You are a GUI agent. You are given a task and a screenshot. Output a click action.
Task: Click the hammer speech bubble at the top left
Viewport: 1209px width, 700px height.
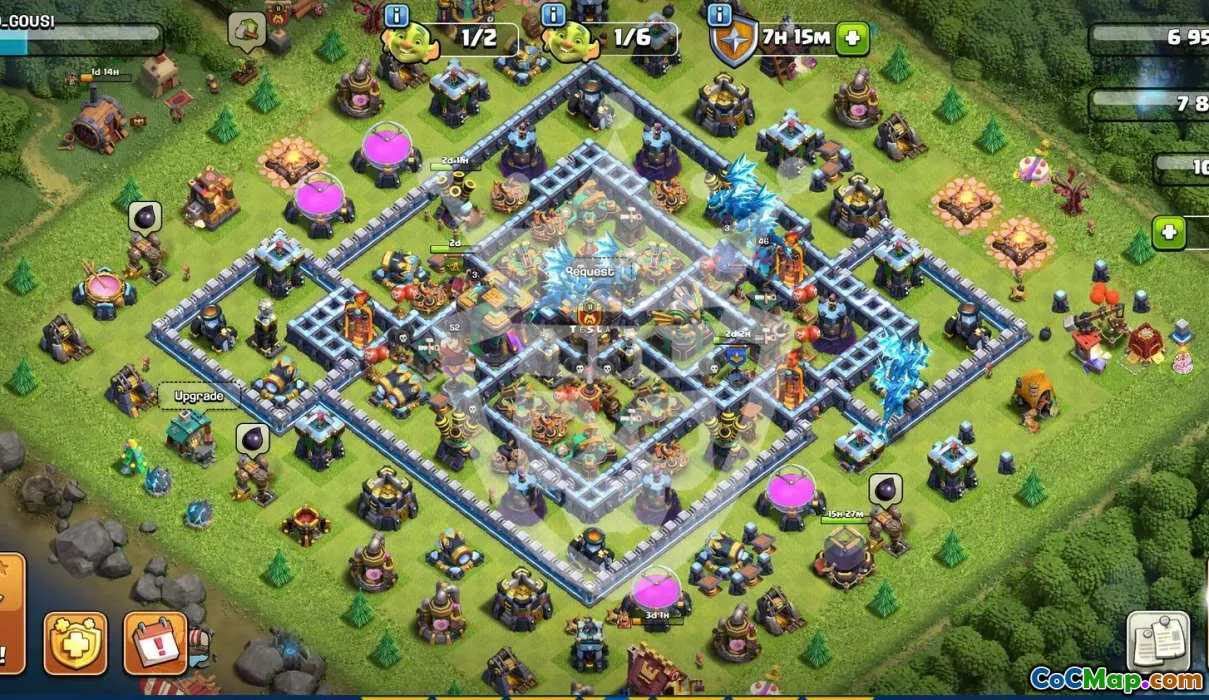point(245,29)
